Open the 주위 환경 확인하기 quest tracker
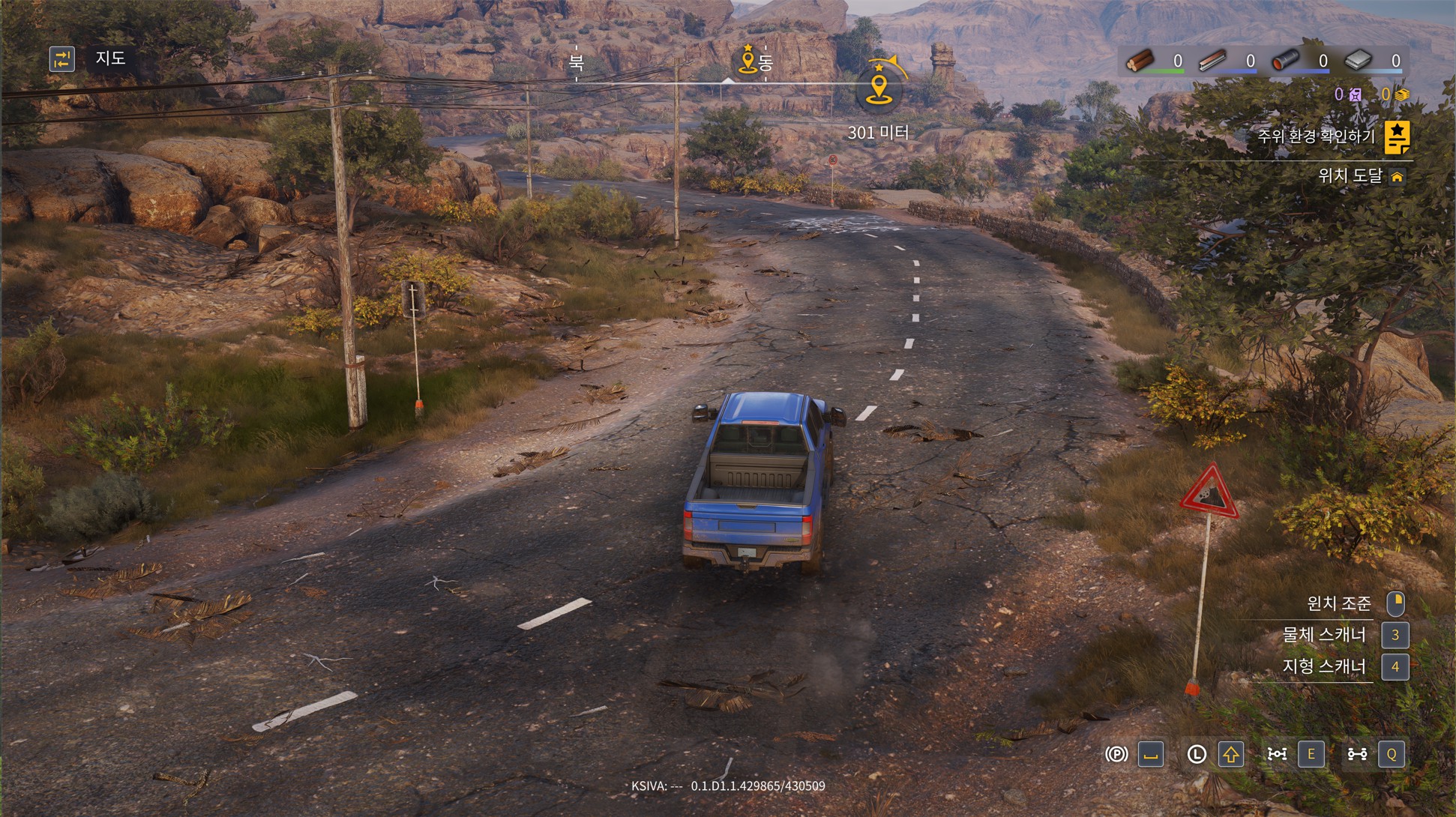This screenshot has height=817, width=1456. pyautogui.click(x=1316, y=136)
